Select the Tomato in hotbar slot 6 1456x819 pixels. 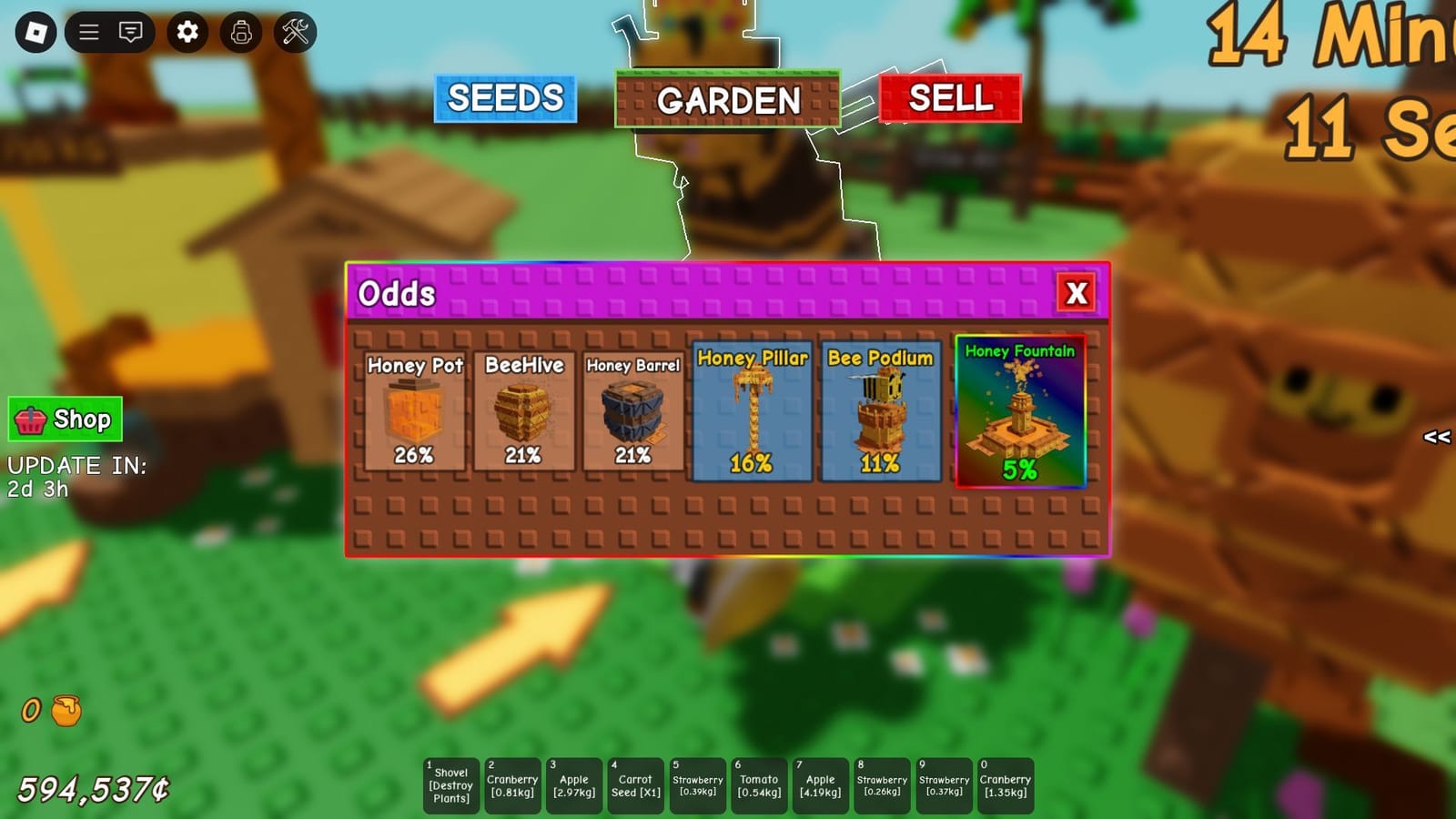coord(759,783)
